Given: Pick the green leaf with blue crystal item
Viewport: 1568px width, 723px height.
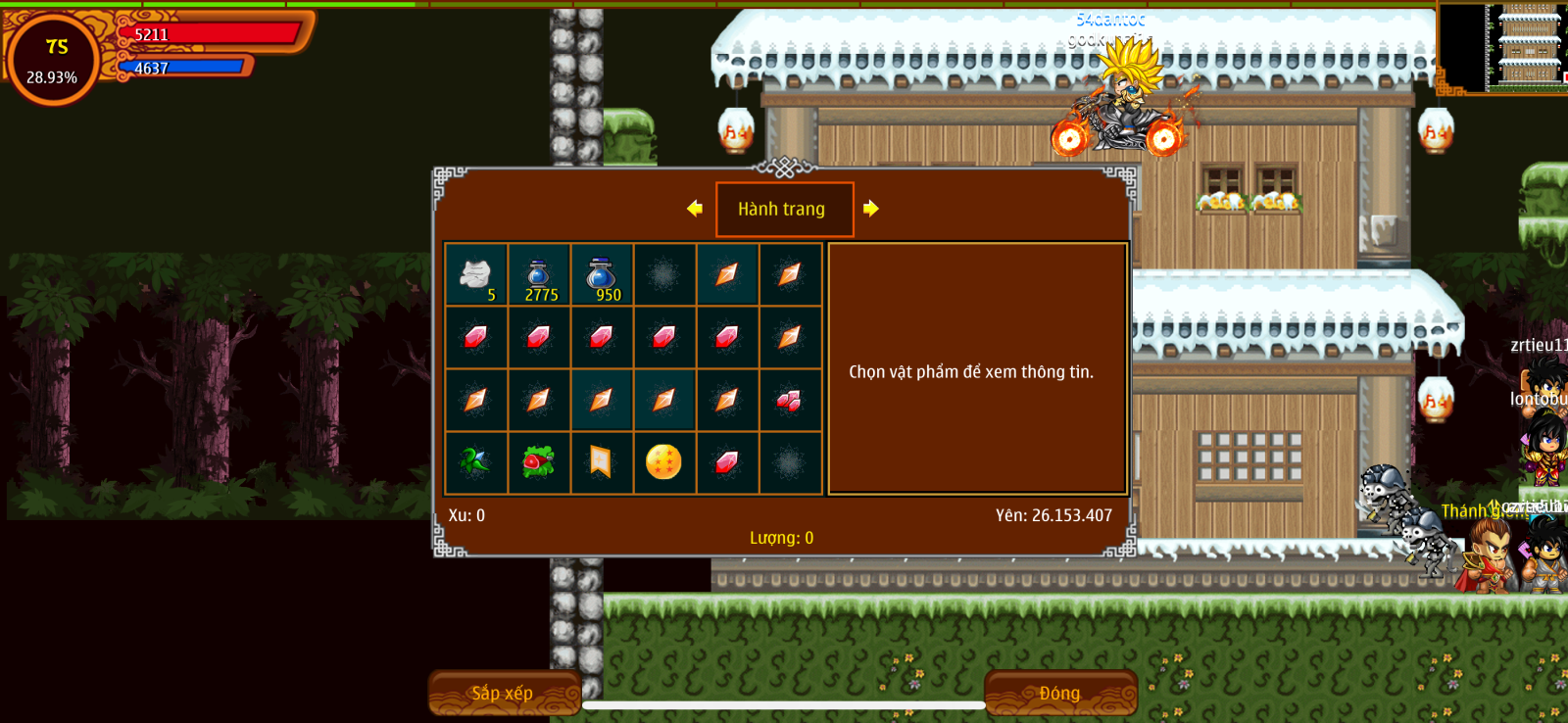Looking at the screenshot, I should 475,461.
